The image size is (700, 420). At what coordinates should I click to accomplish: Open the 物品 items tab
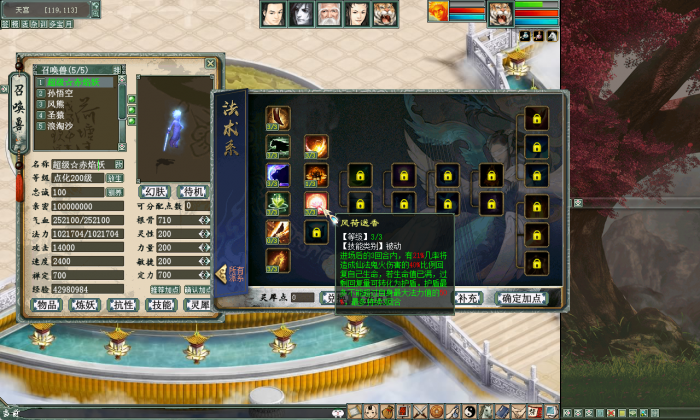[x=47, y=305]
